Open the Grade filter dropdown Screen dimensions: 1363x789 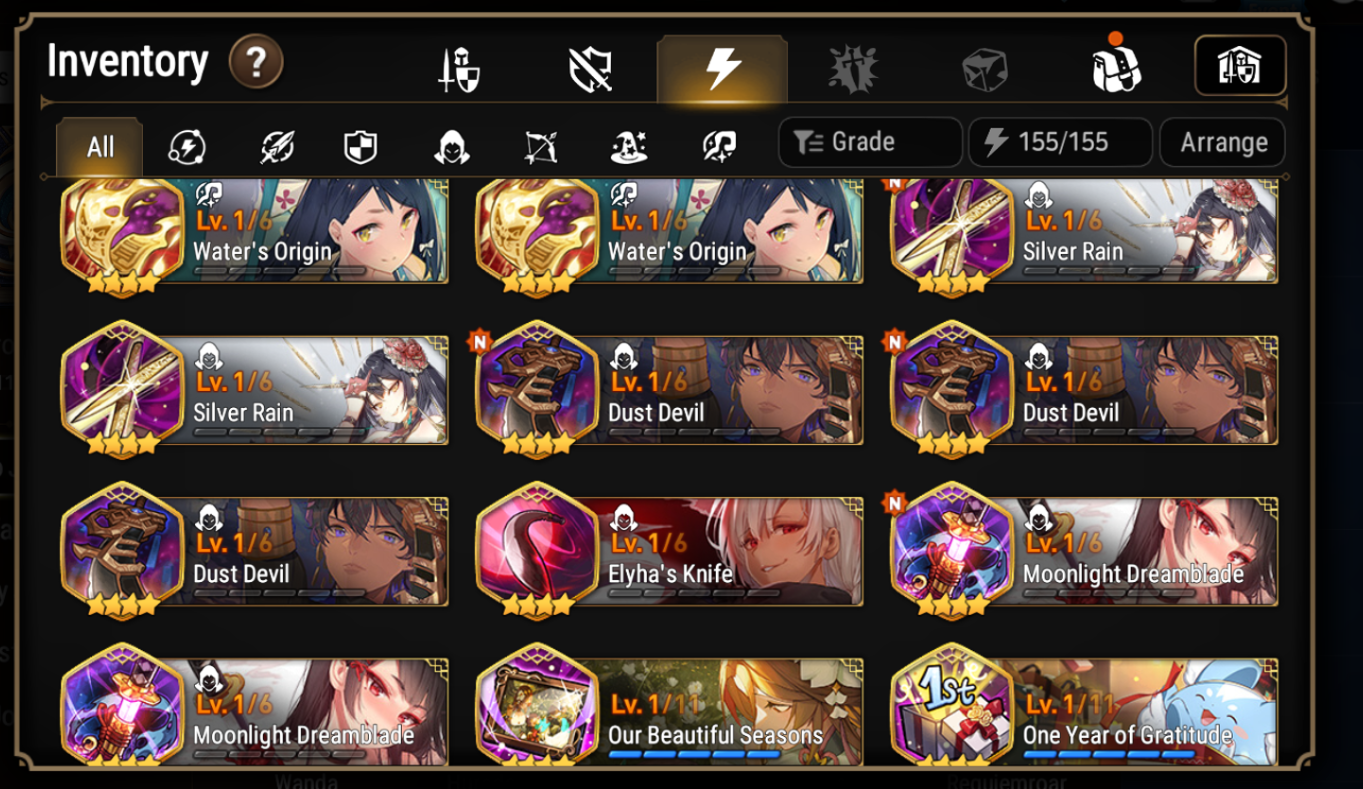pos(868,141)
